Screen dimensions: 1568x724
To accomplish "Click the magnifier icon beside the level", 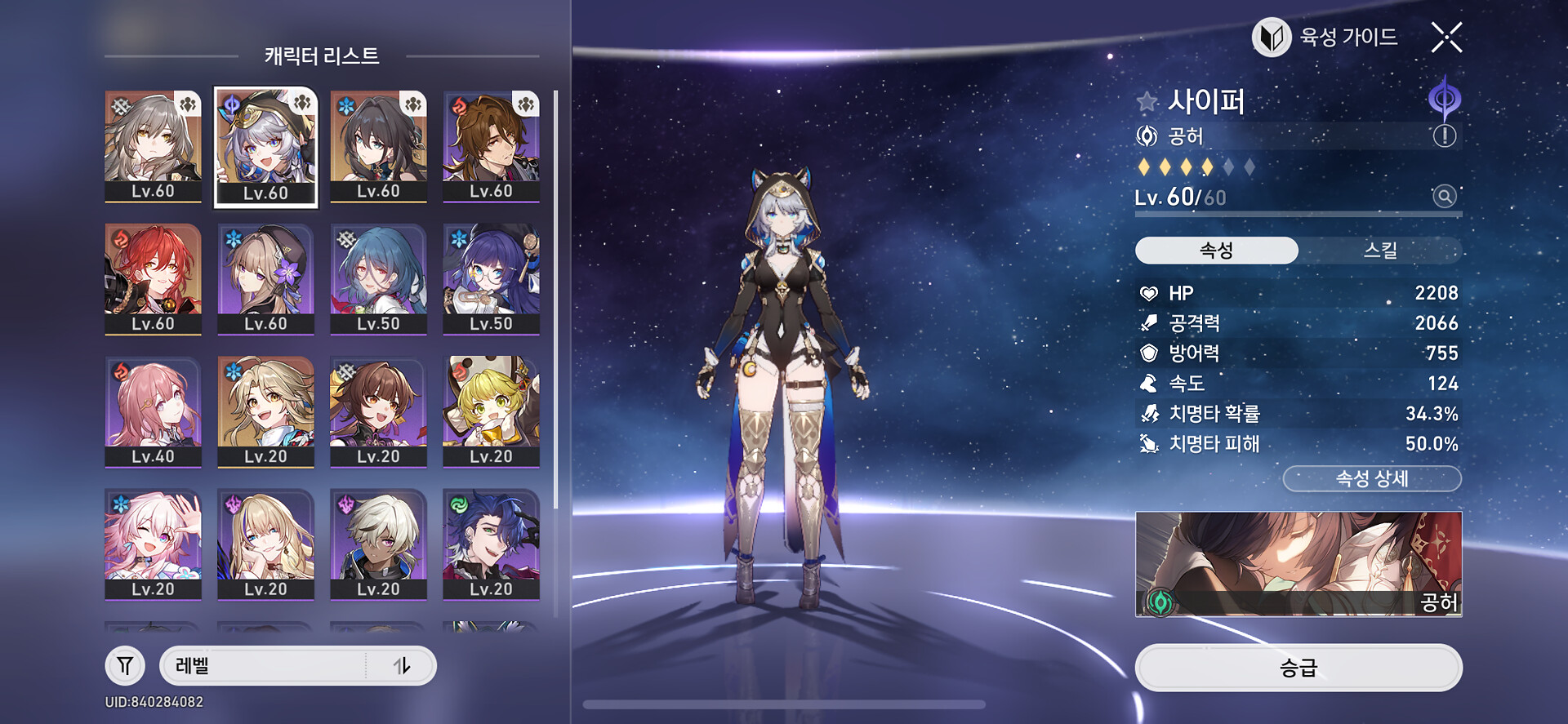I will 1444,197.
